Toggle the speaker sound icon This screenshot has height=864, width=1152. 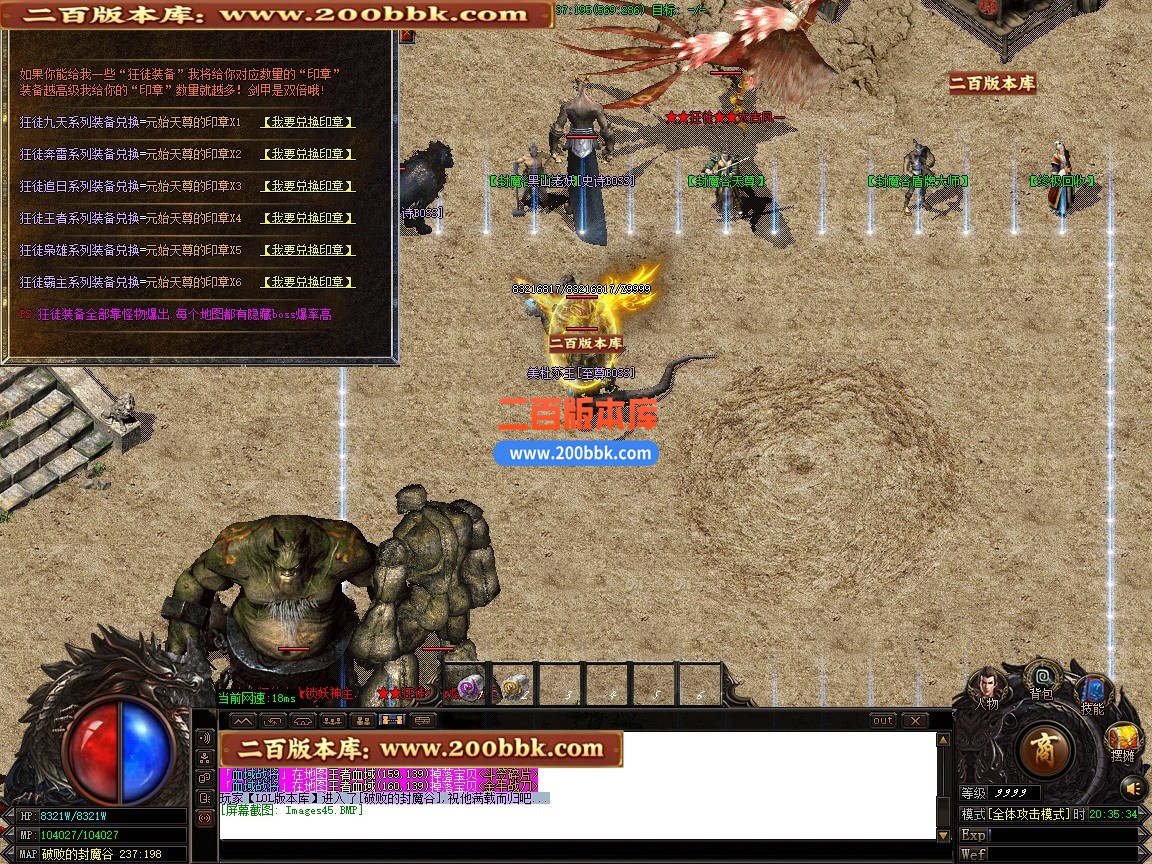click(x=1131, y=787)
